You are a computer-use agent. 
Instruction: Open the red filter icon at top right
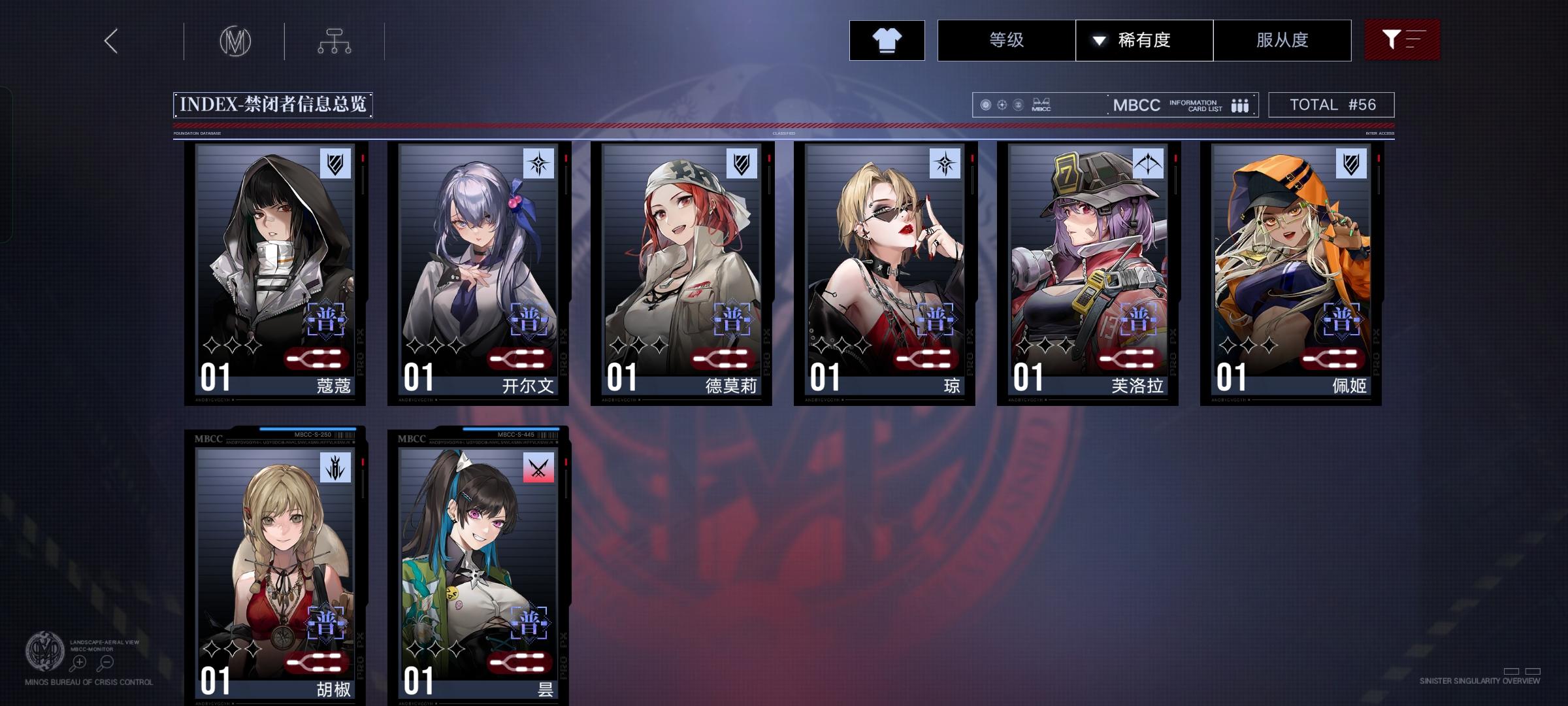tap(1402, 40)
